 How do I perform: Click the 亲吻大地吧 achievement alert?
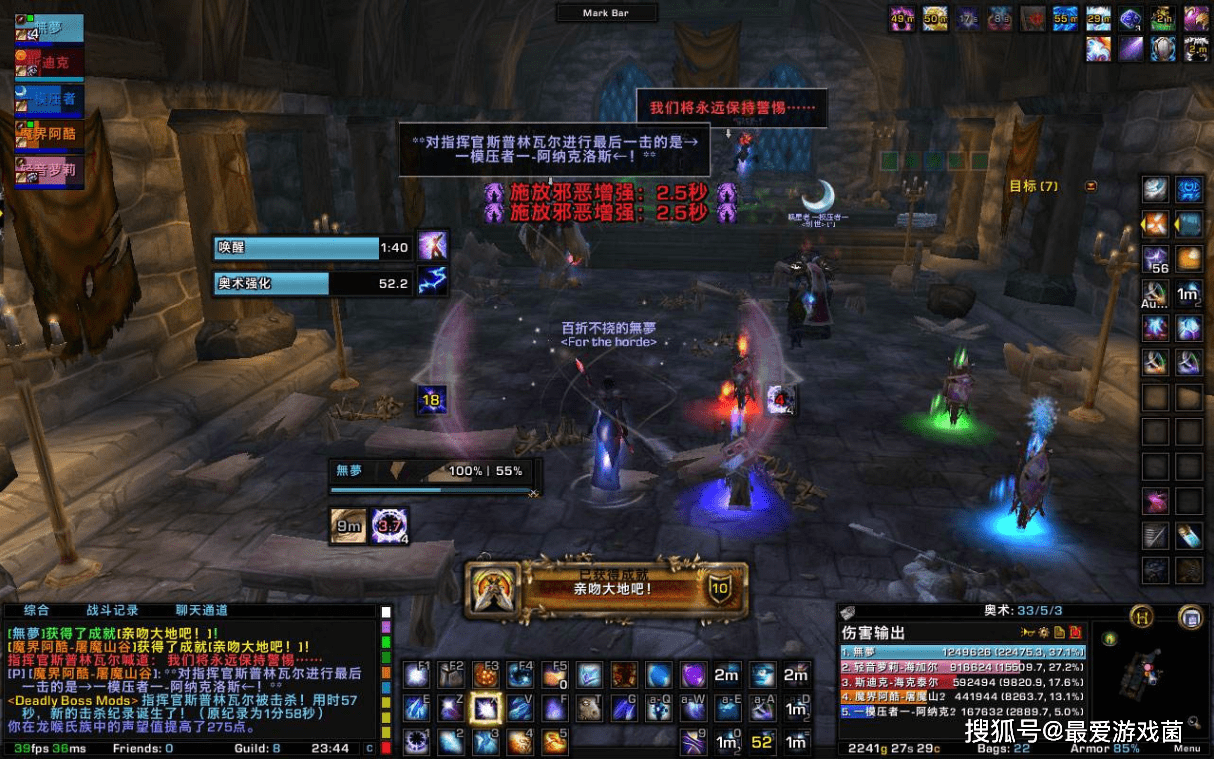(607, 589)
